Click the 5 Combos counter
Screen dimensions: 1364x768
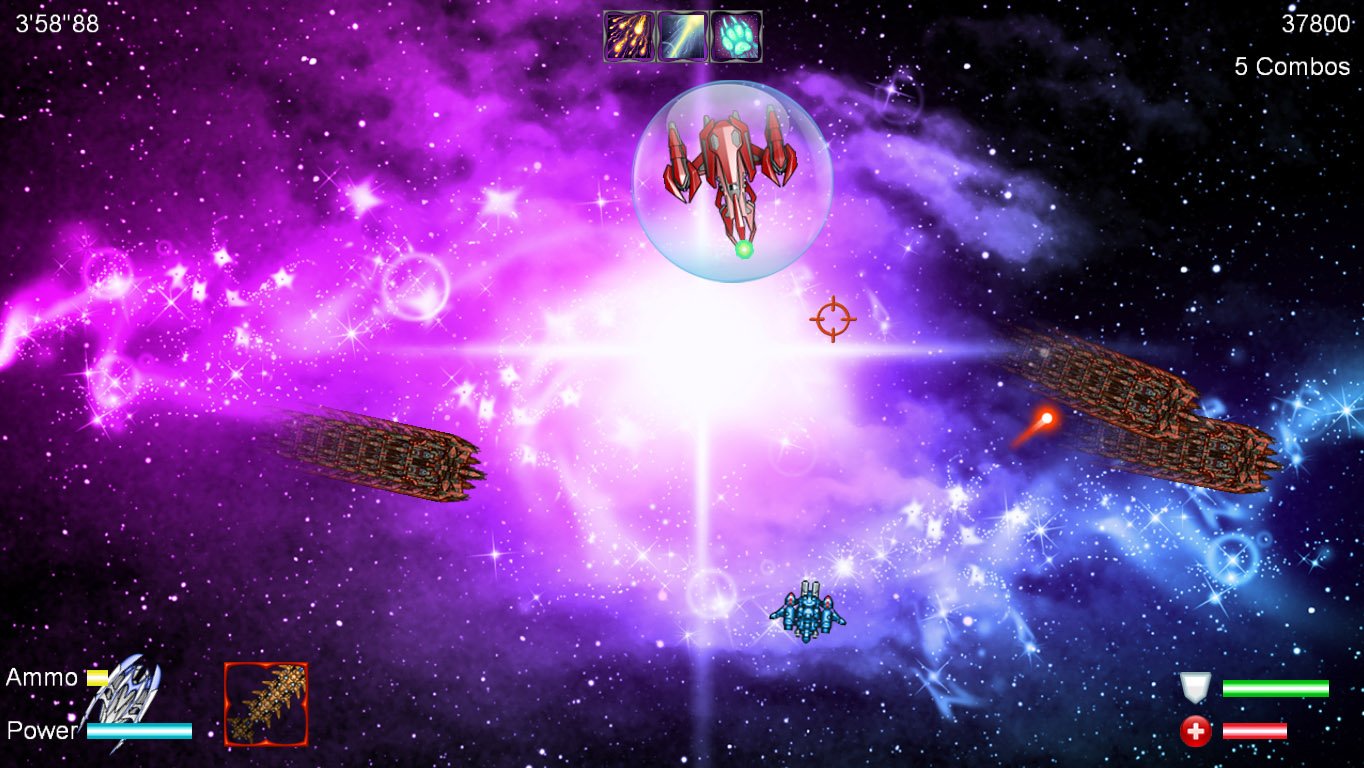coord(1290,66)
